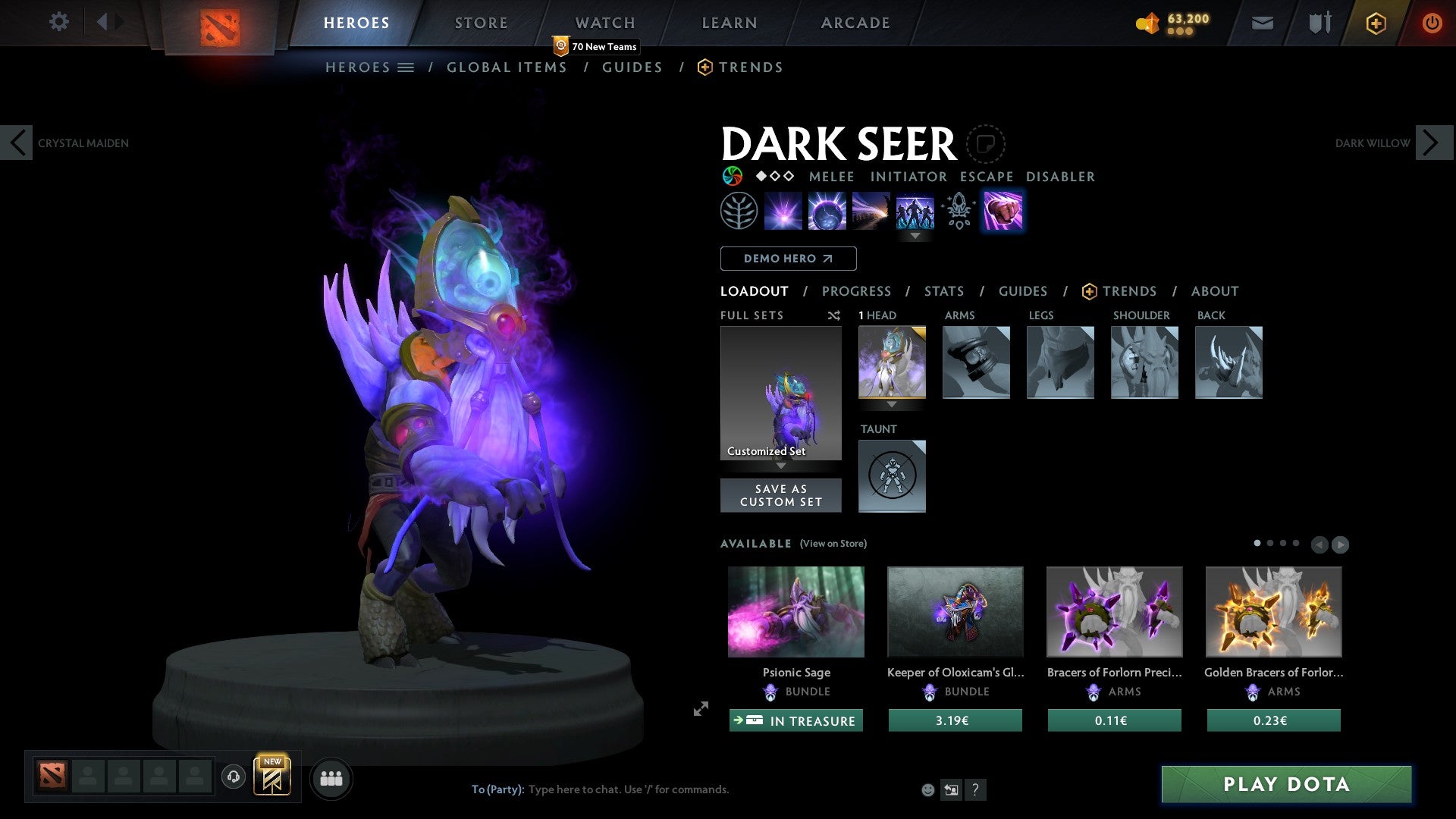
Task: Click the next-page arrow for Available items
Action: 1340,544
